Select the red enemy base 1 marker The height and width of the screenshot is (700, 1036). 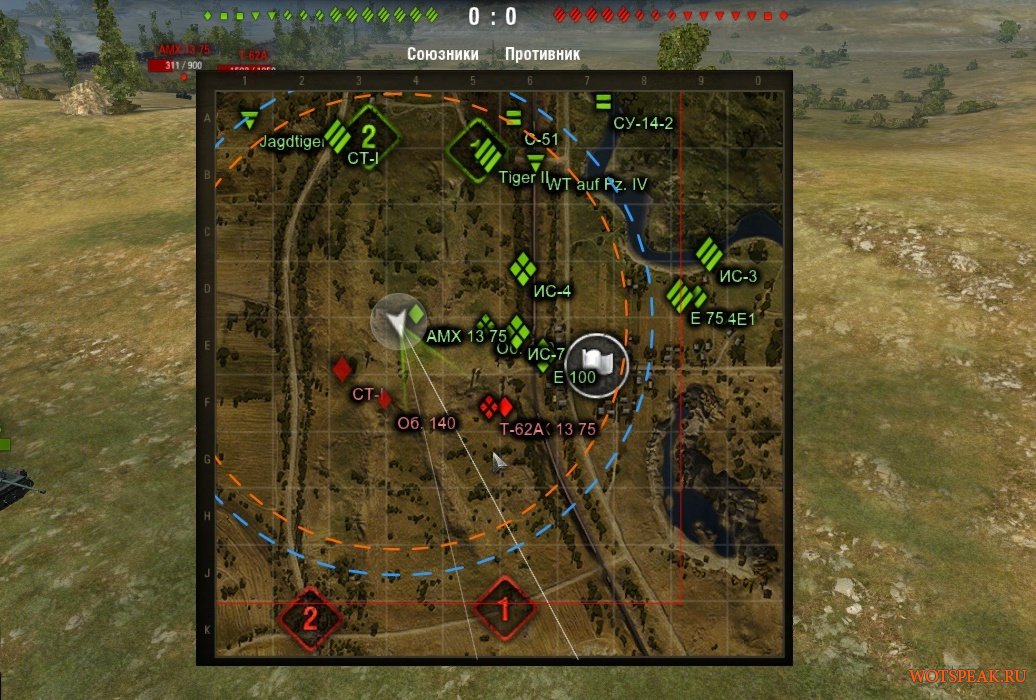pyautogui.click(x=504, y=607)
